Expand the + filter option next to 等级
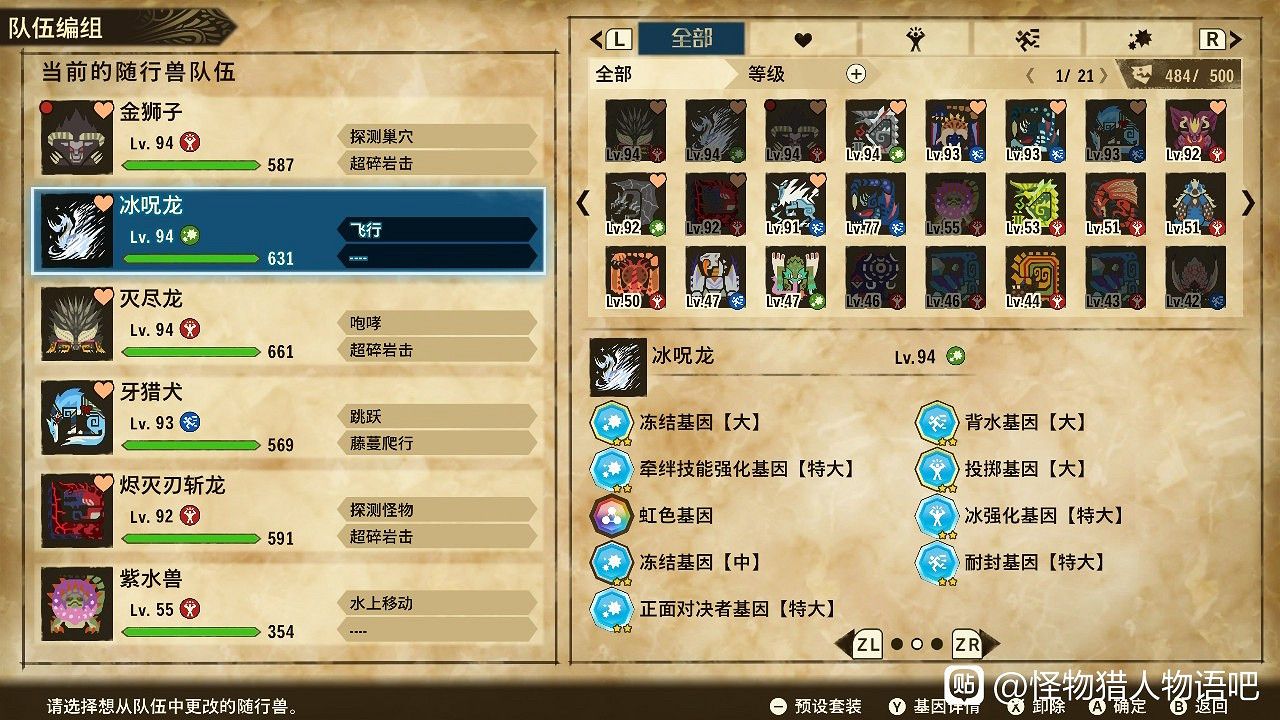The height and width of the screenshot is (720, 1280). click(858, 73)
